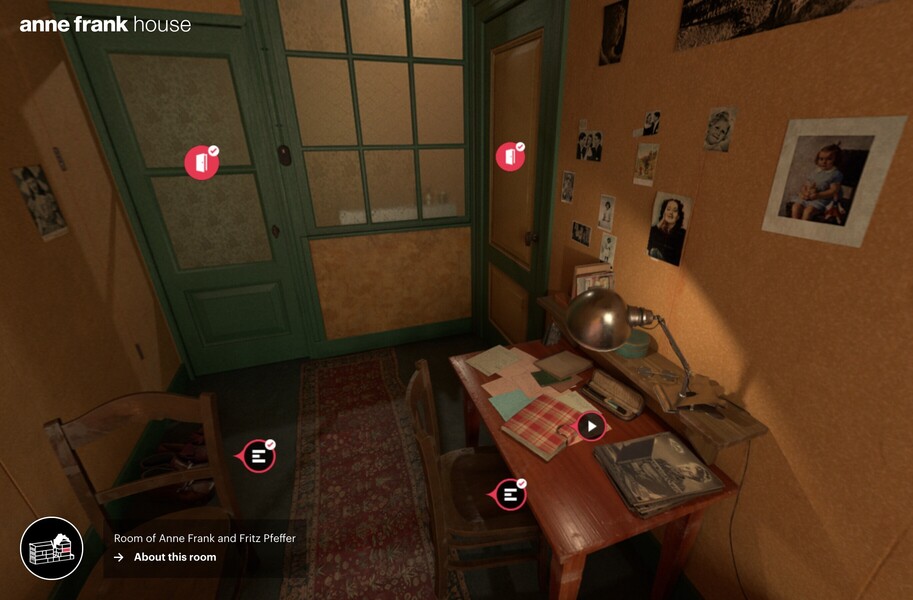Enter through the door hotspot beside the photo wall
Screen dimensions: 913x600
(x=510, y=156)
